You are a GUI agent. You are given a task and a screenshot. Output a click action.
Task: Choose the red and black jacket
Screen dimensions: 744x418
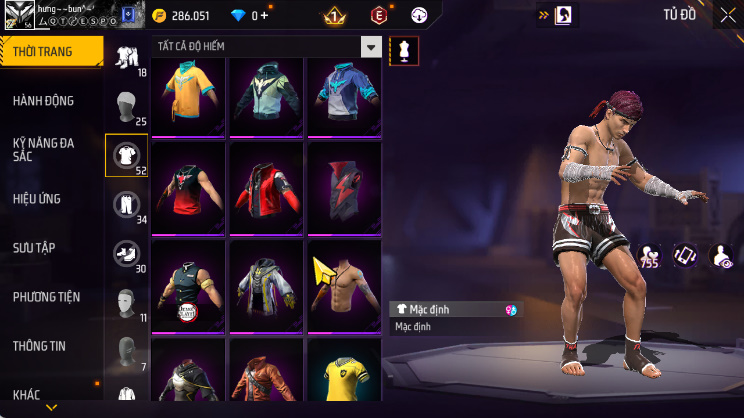[x=266, y=186]
